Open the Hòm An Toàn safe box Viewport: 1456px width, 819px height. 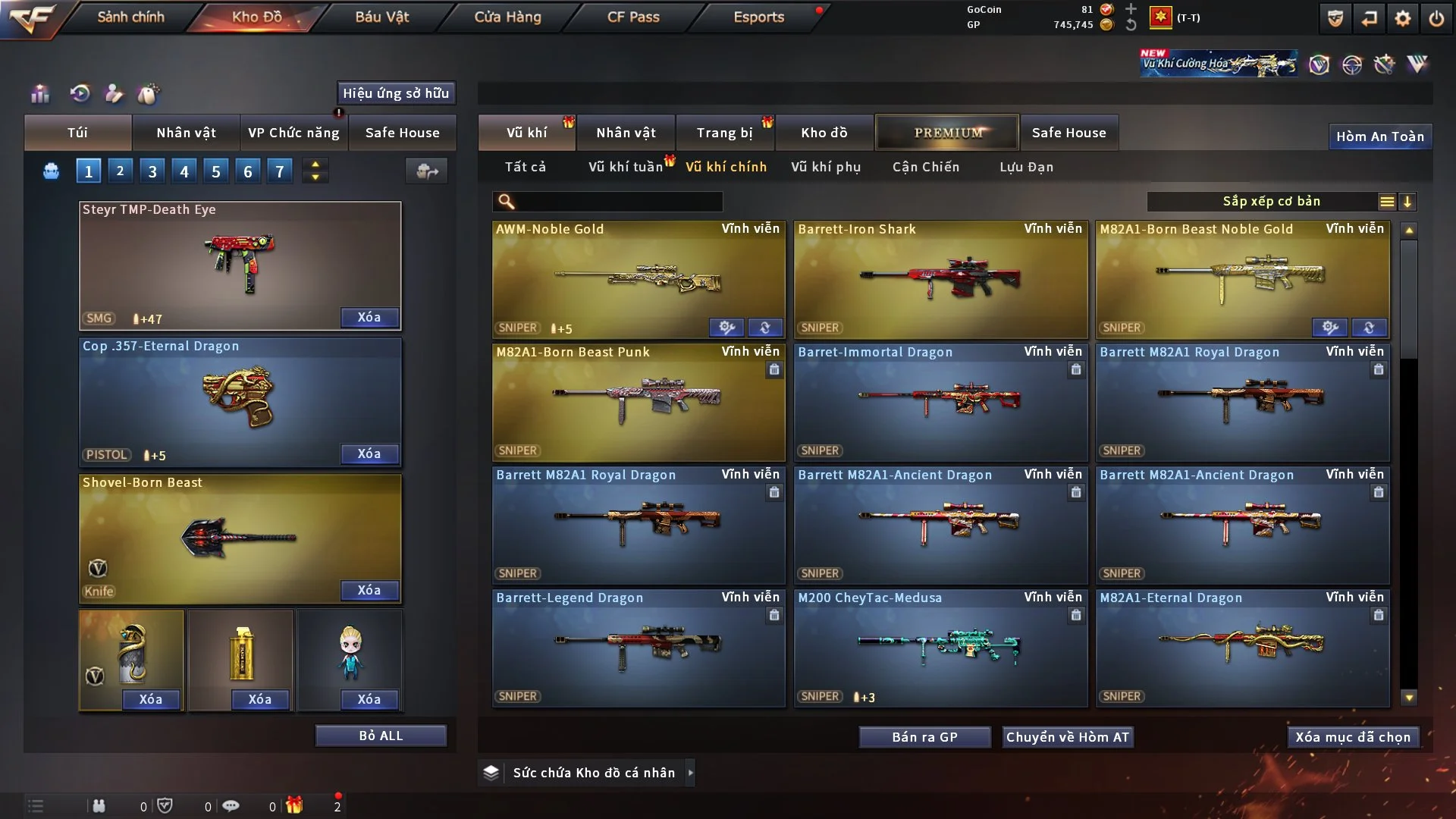(1380, 136)
